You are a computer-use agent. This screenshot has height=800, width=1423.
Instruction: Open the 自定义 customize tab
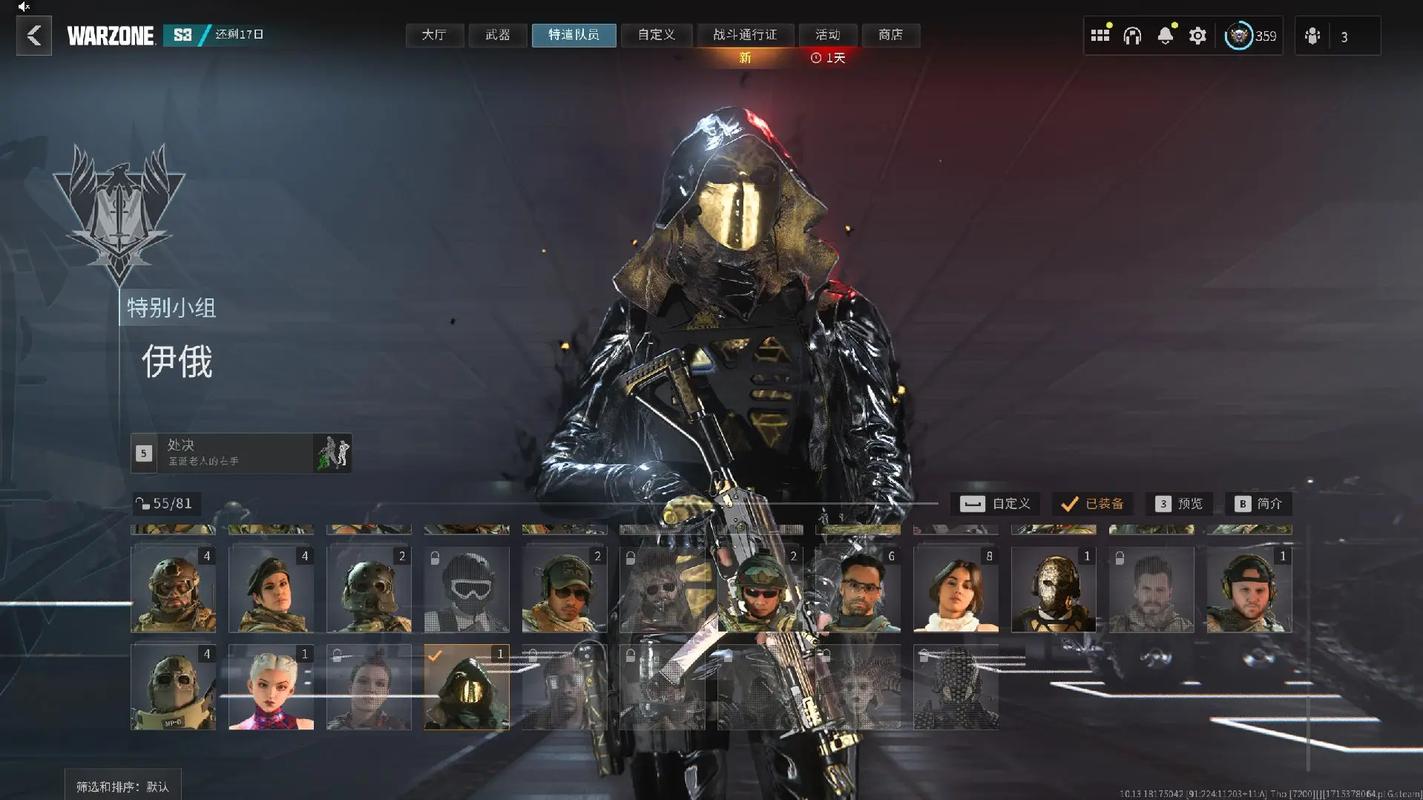coord(656,35)
